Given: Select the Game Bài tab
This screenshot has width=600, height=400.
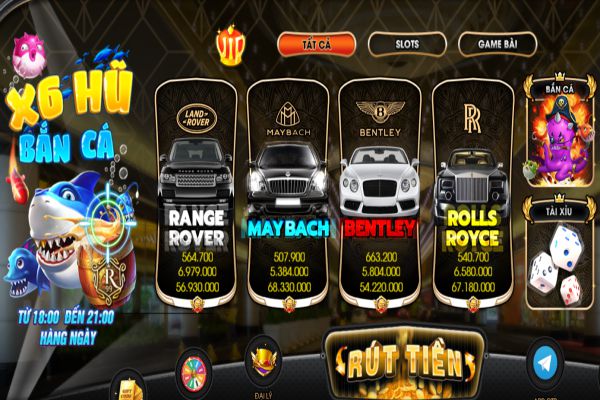Looking at the screenshot, I should pos(498,44).
